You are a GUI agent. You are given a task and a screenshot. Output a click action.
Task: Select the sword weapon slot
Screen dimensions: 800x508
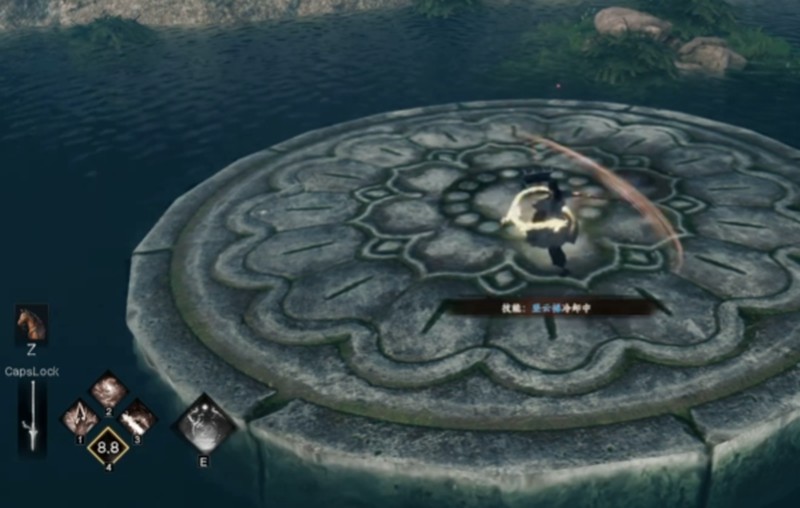coord(32,419)
